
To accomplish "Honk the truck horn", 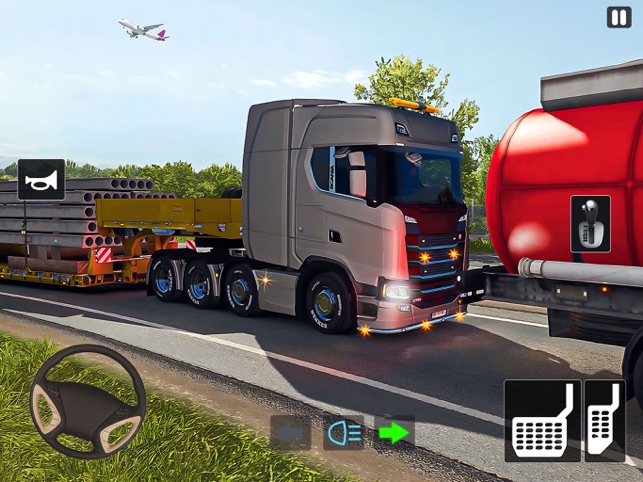I will [41, 180].
